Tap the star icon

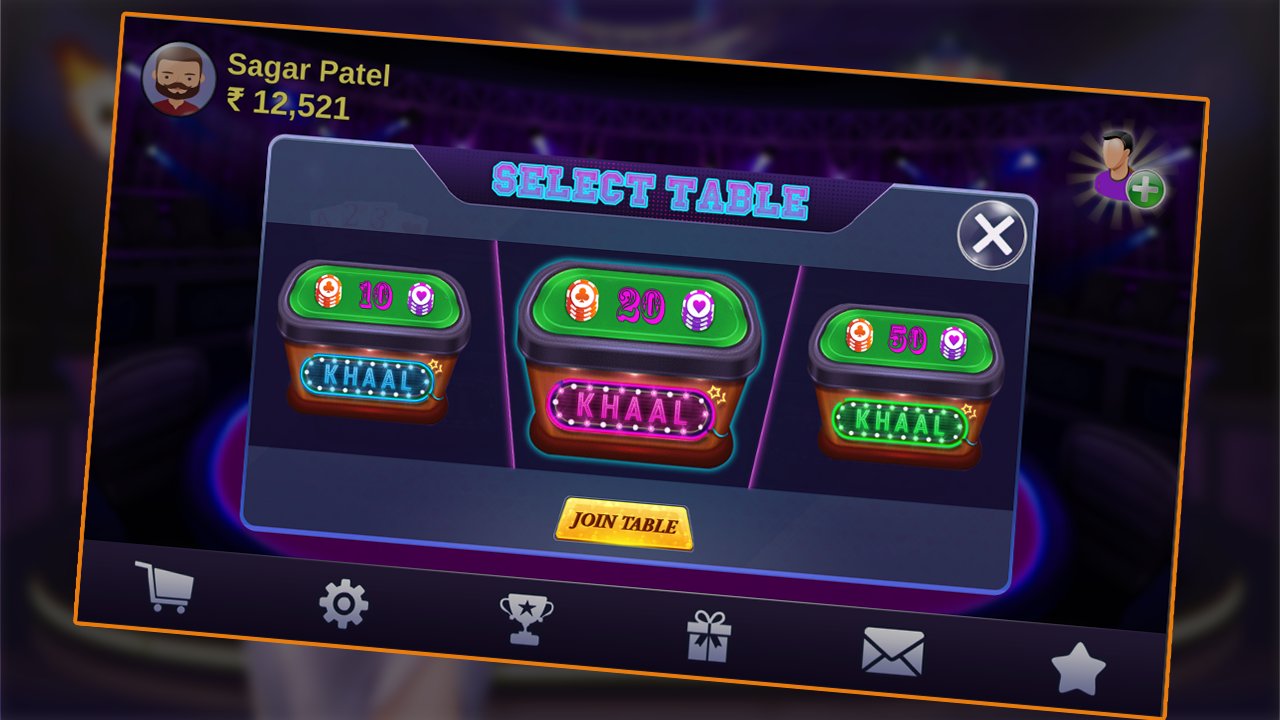[1078, 668]
